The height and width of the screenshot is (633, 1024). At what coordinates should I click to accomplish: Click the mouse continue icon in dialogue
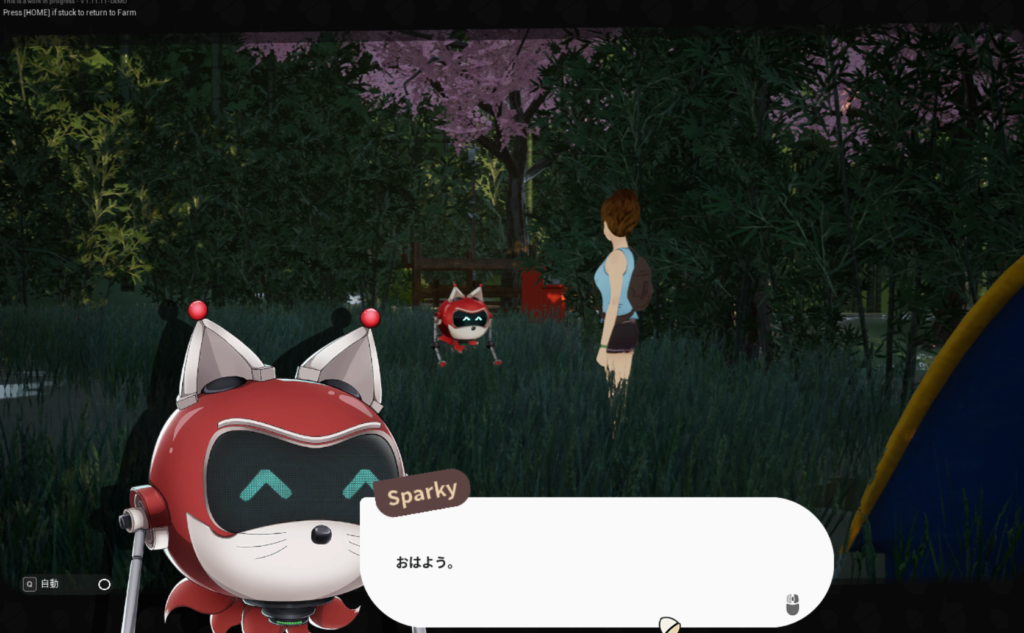[792, 604]
